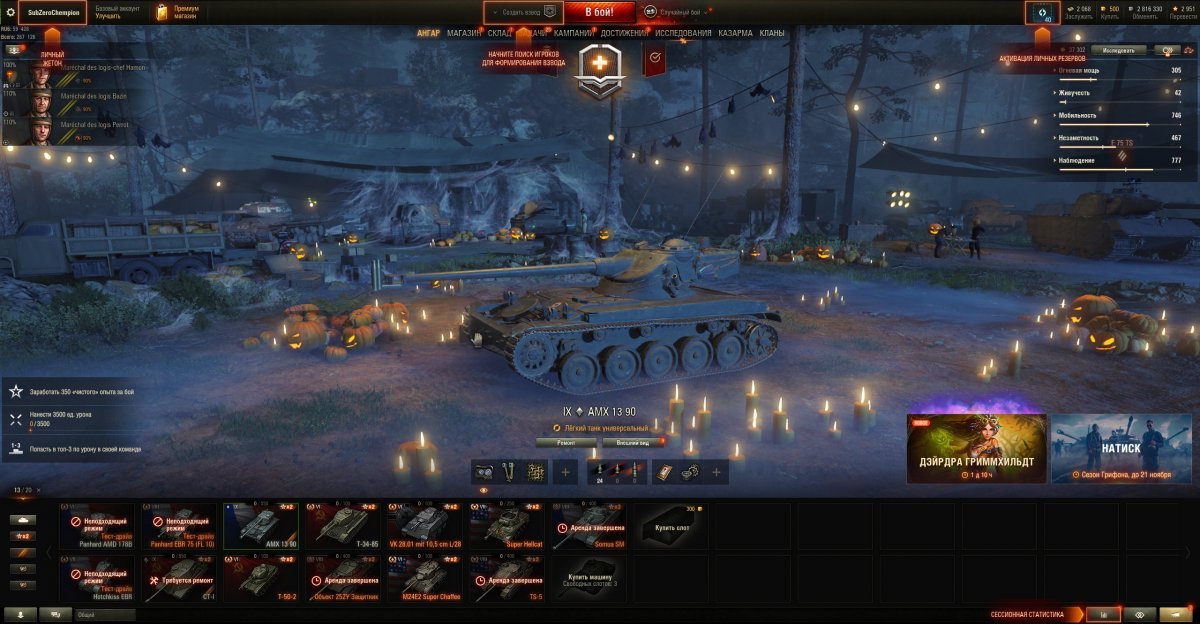The width and height of the screenshot is (1200, 624).
Task: Click the Исследовать button for the tank
Action: [x=1118, y=49]
